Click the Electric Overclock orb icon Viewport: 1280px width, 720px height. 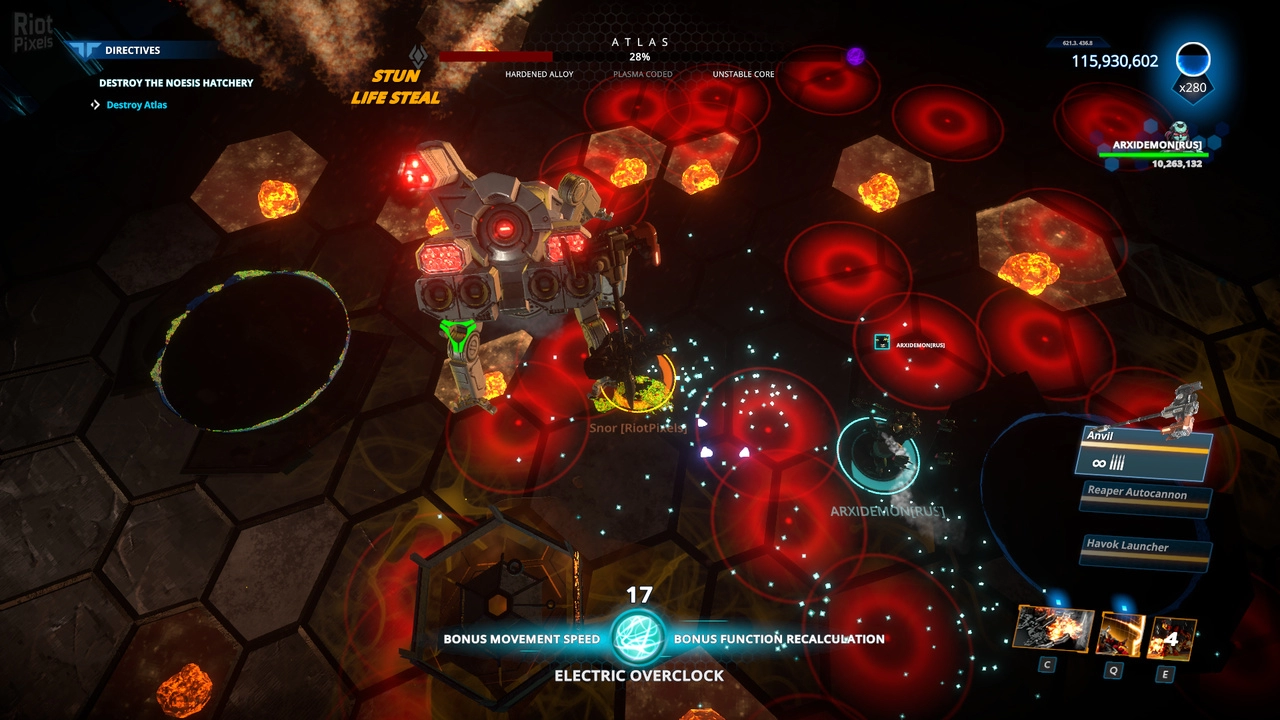[x=638, y=638]
